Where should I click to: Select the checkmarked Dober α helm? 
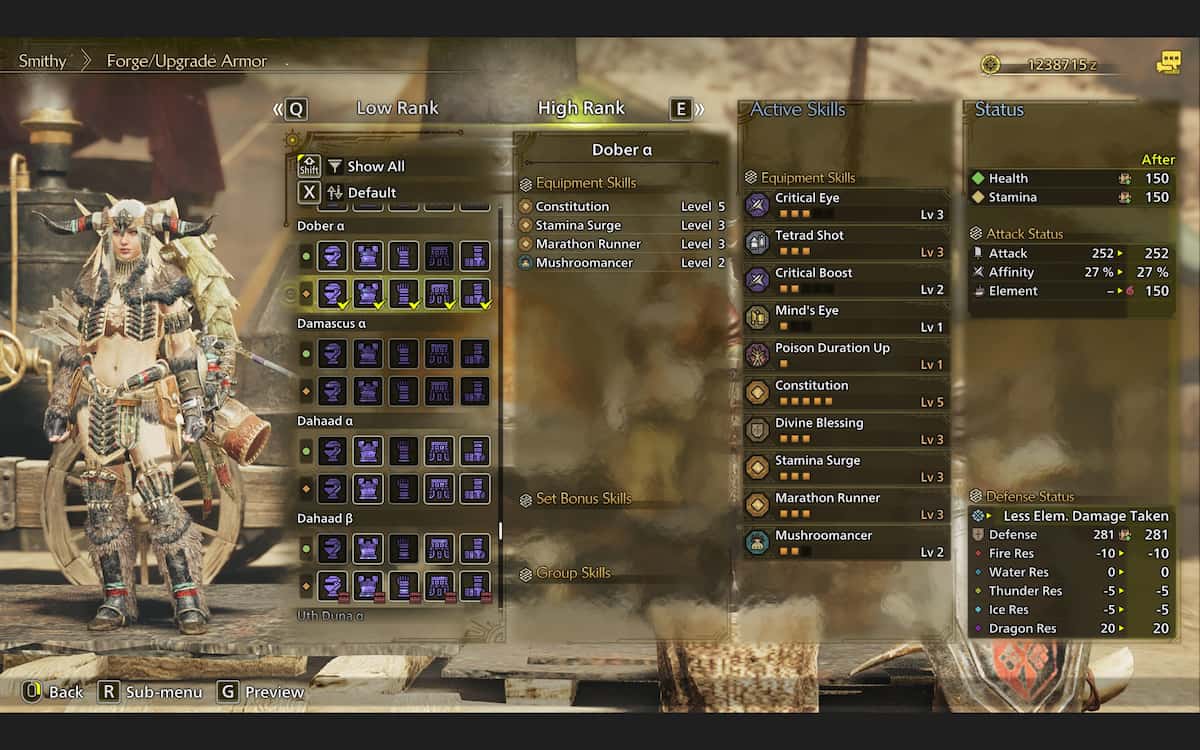[332, 293]
